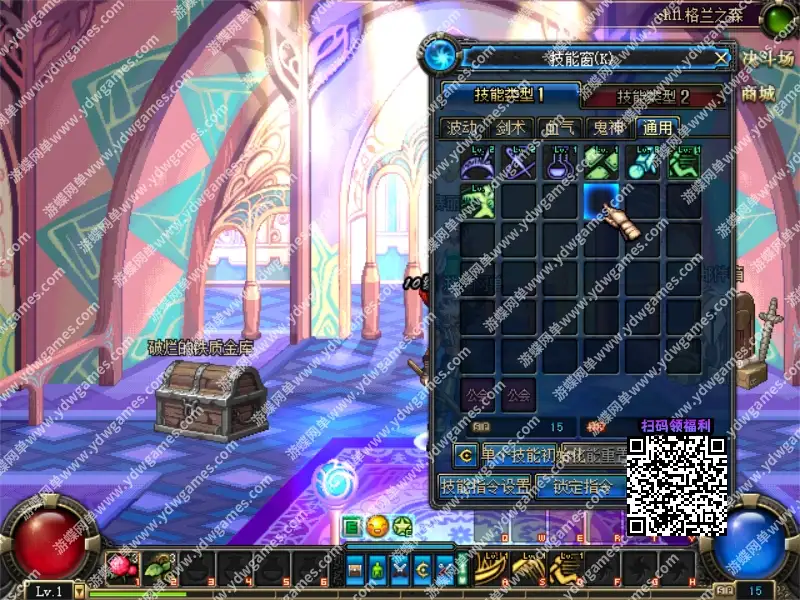Select the purple flask skill icon
800x600 pixels.
pyautogui.click(x=560, y=162)
